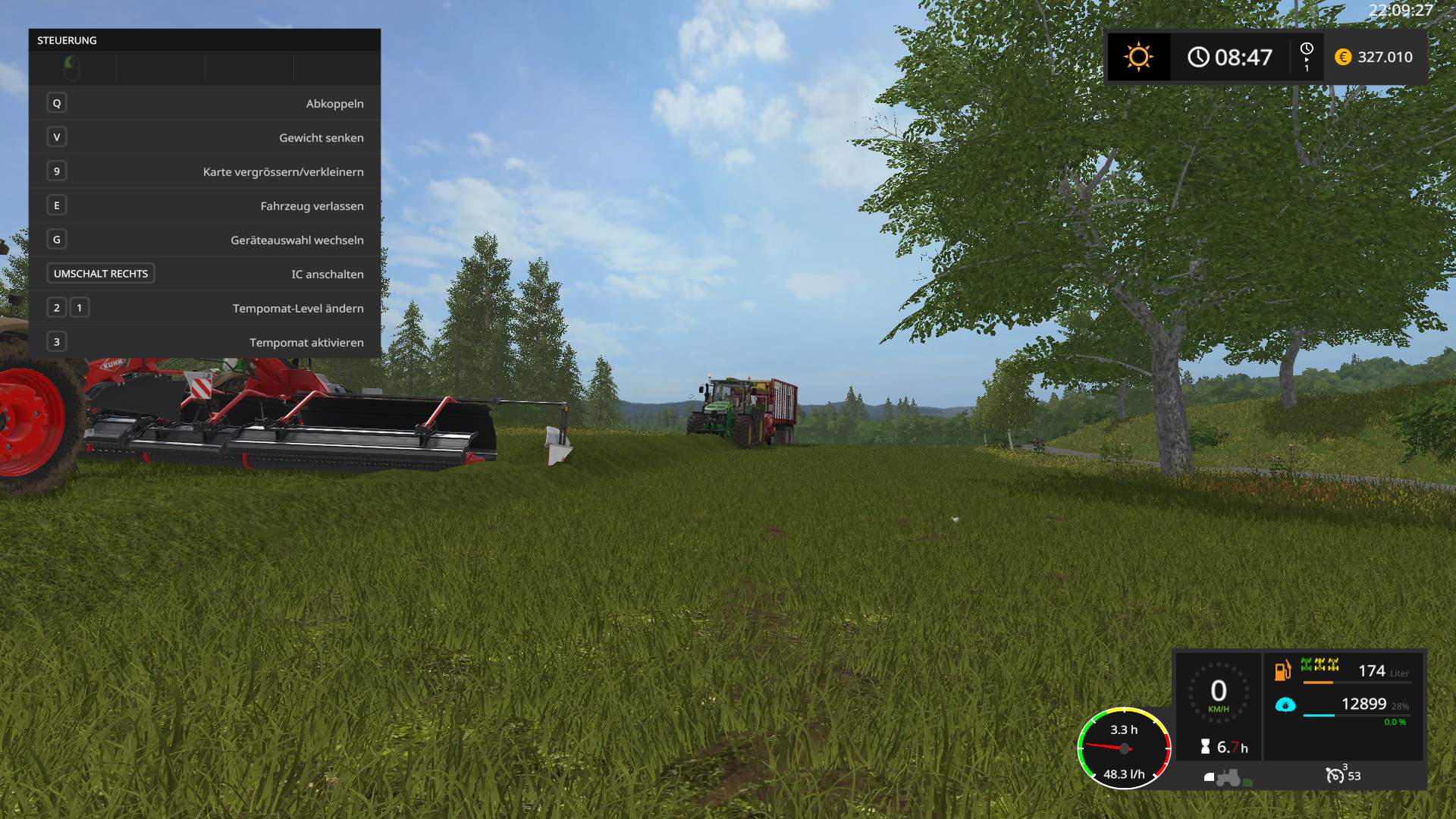
Task: Click the orange fuel pump icon
Action: coord(1282,670)
